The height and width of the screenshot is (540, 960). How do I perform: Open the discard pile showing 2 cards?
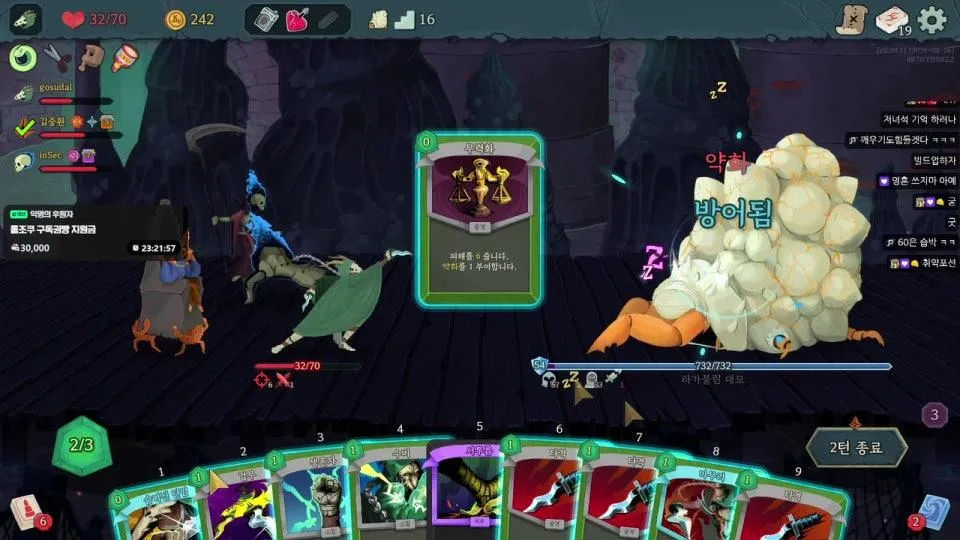coord(932,510)
